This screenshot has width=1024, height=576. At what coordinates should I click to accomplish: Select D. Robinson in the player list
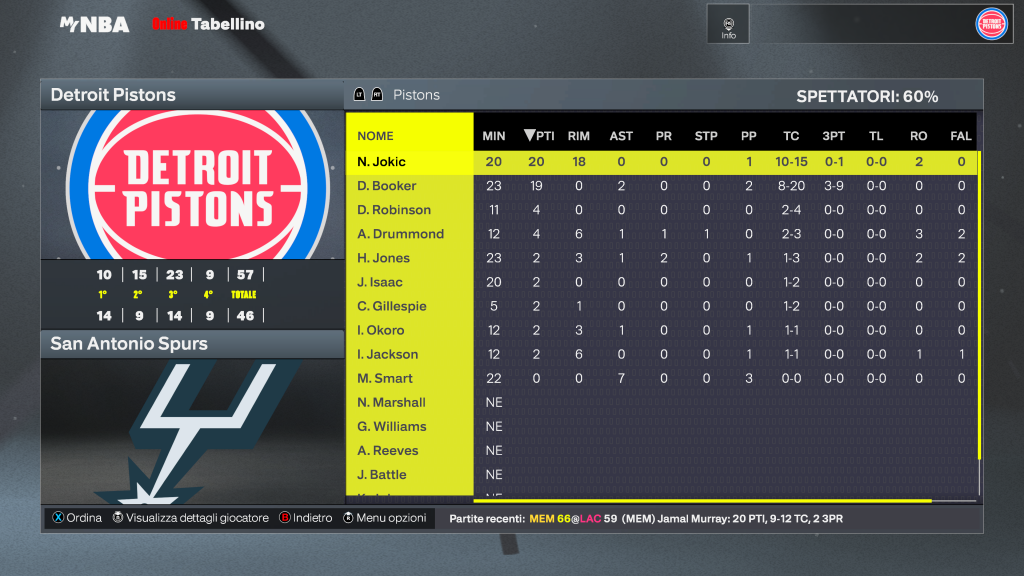(394, 210)
